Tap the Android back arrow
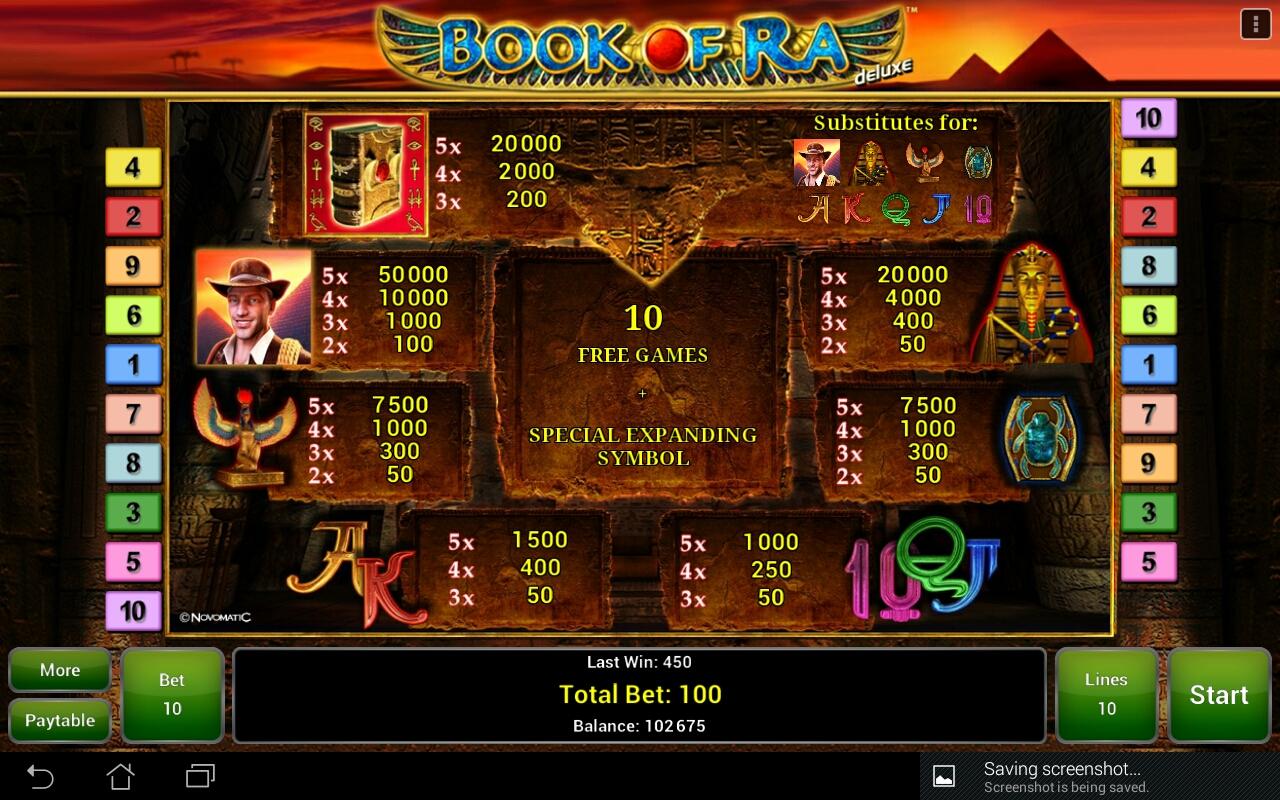 click(40, 776)
